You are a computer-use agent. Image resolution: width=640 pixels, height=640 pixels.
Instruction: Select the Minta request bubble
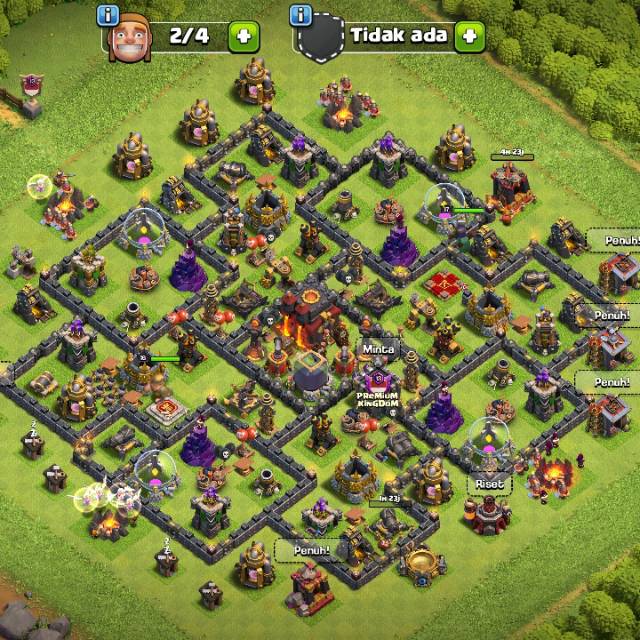(x=379, y=351)
